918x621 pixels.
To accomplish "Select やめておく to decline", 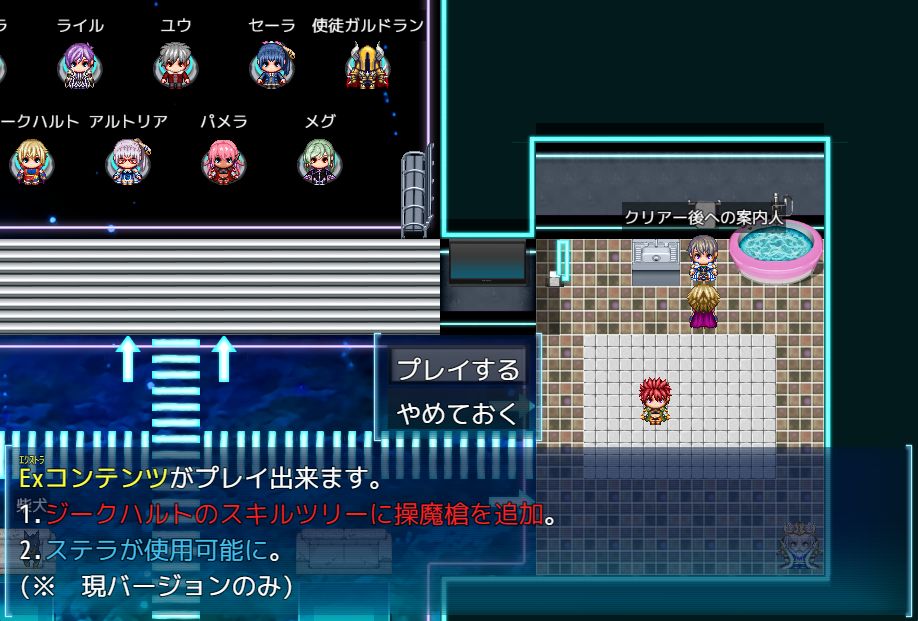I will (458, 413).
